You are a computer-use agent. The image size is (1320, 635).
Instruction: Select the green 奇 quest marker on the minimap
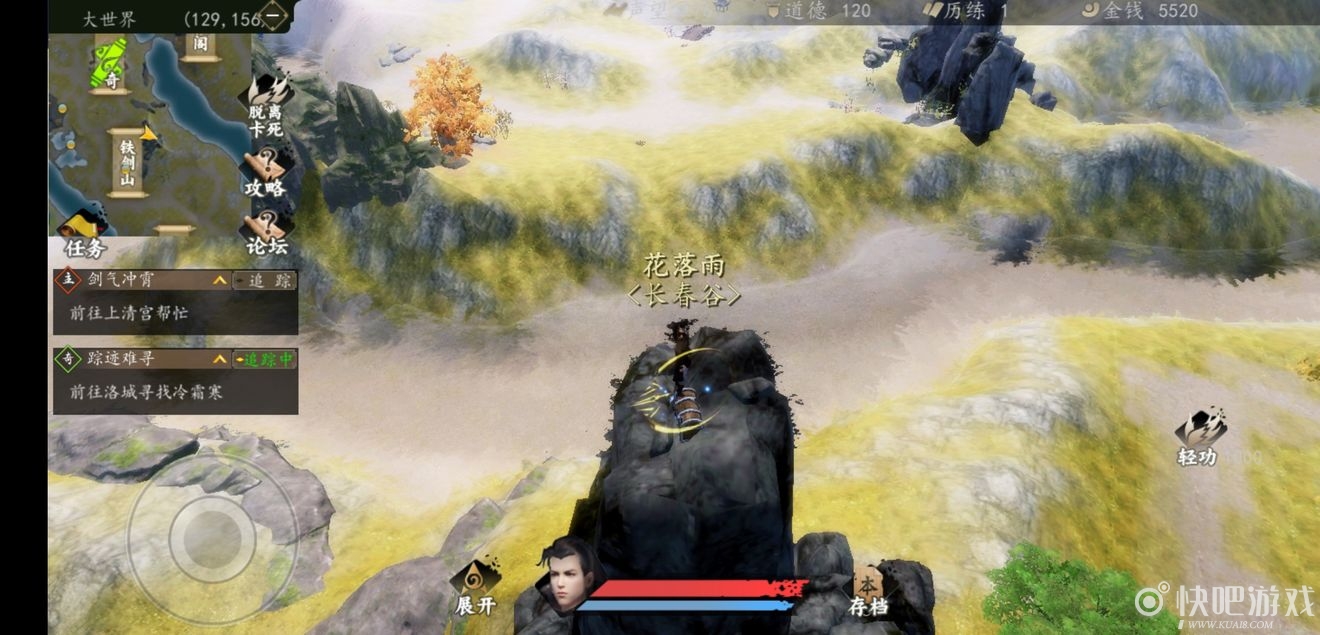point(110,66)
